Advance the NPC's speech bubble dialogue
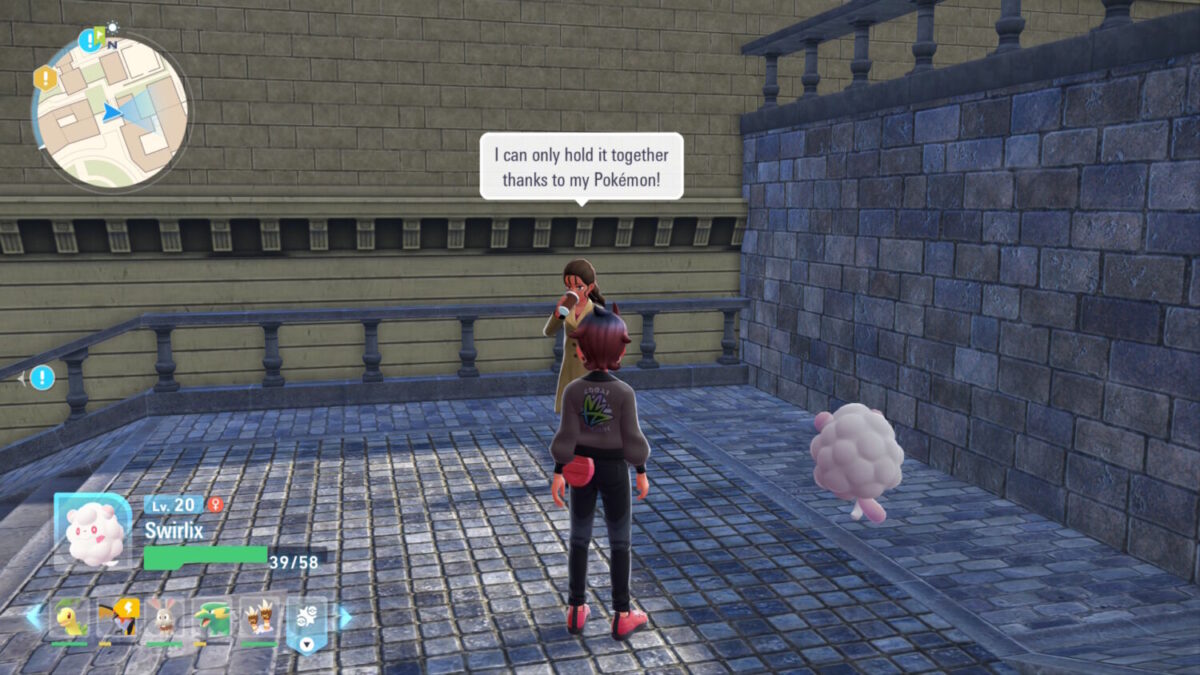 coord(581,166)
